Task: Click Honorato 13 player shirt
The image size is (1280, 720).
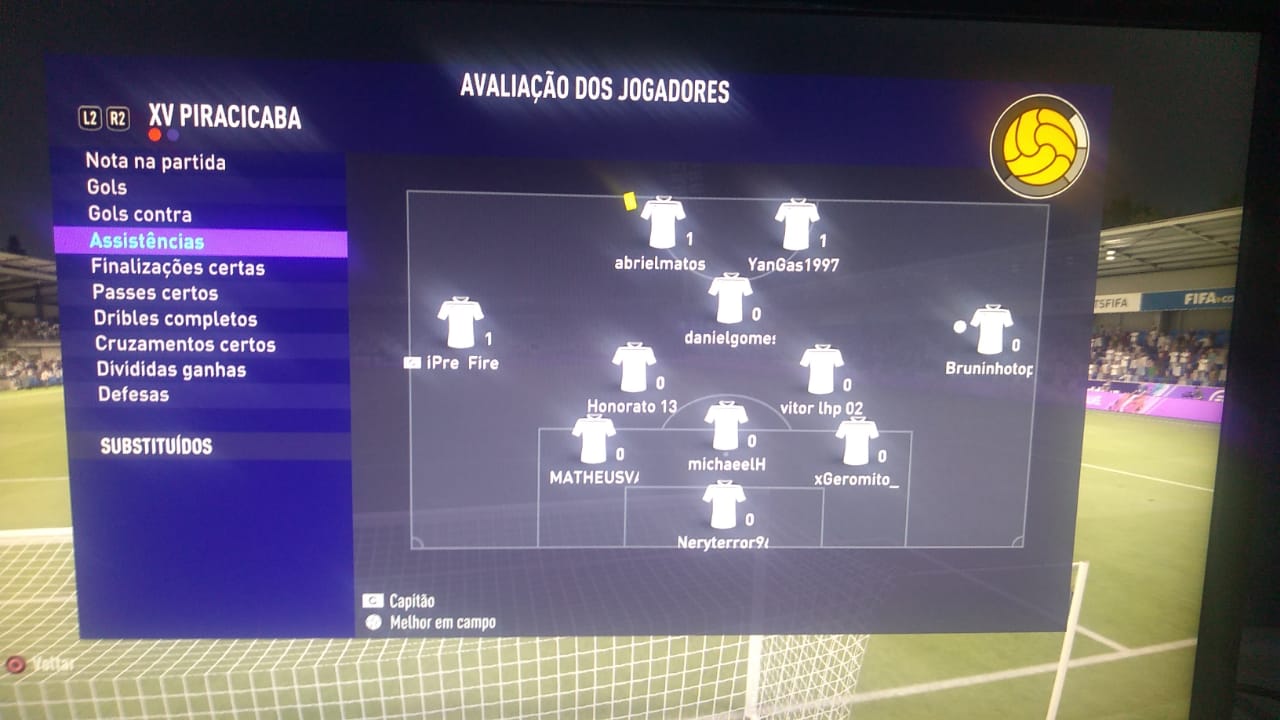Action: (634, 368)
